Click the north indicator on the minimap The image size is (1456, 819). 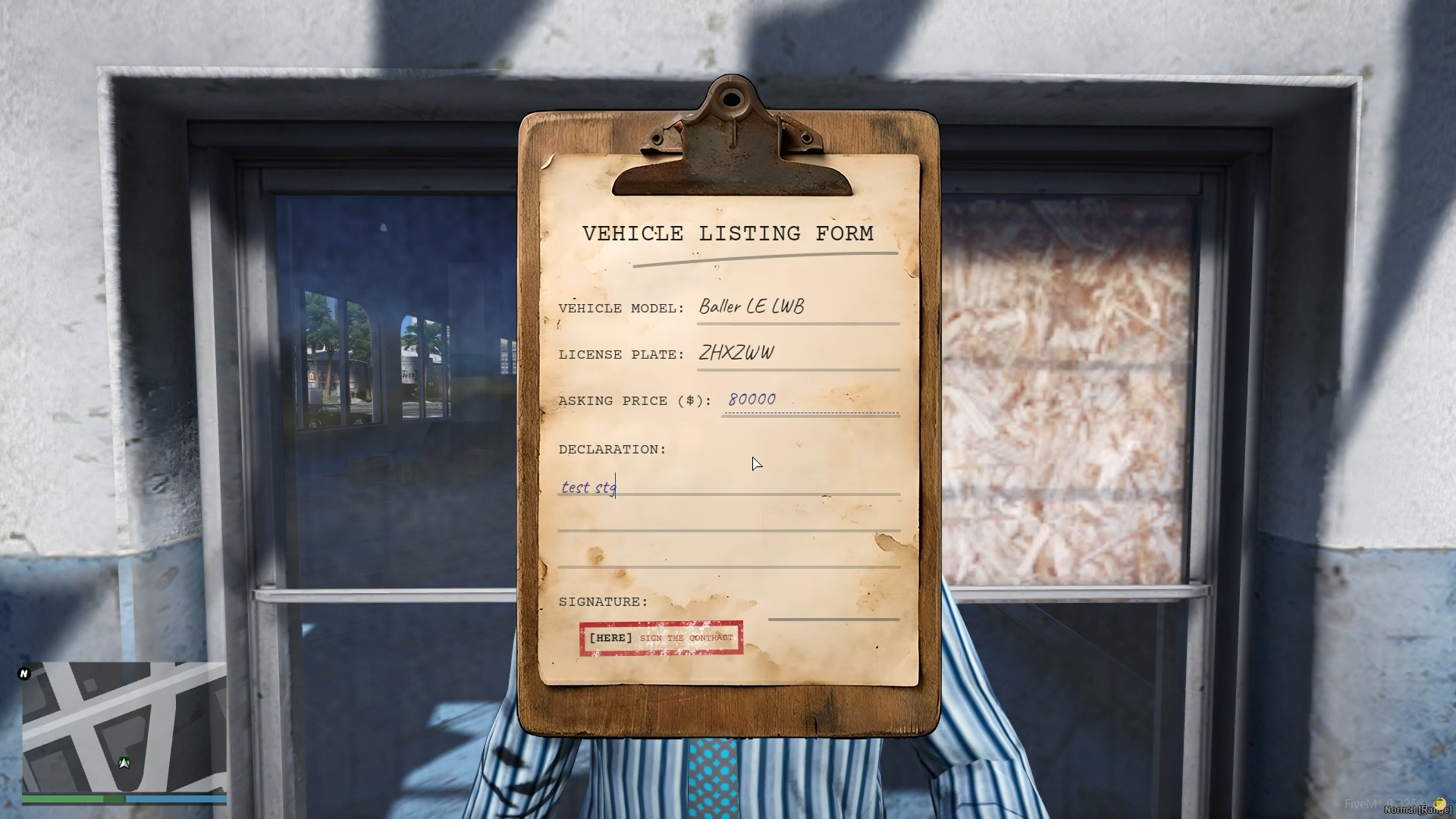click(x=24, y=673)
